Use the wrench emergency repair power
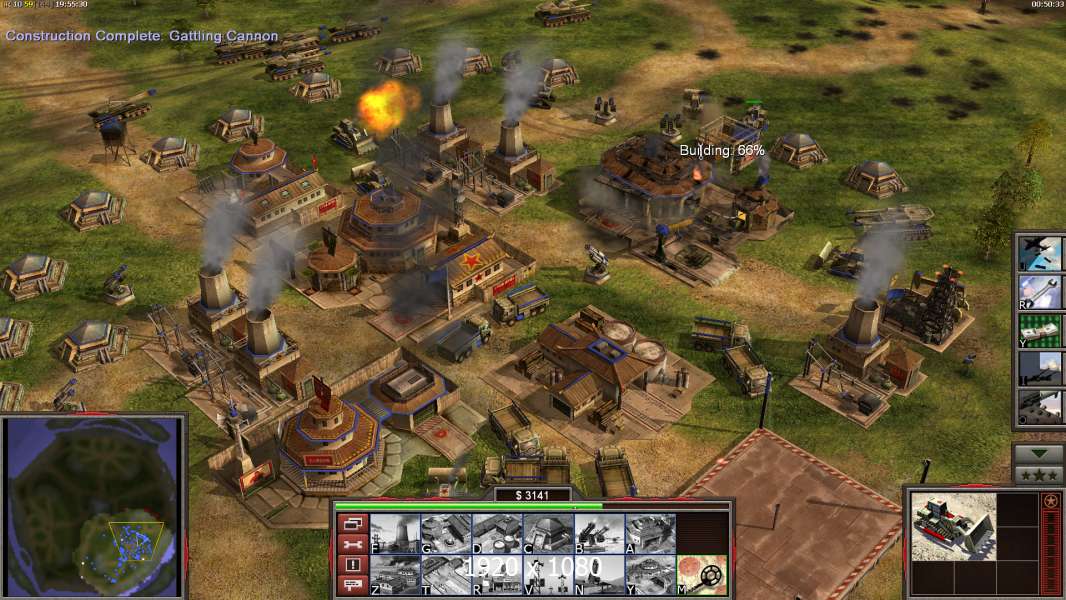Image resolution: width=1066 pixels, height=600 pixels. 1040,292
